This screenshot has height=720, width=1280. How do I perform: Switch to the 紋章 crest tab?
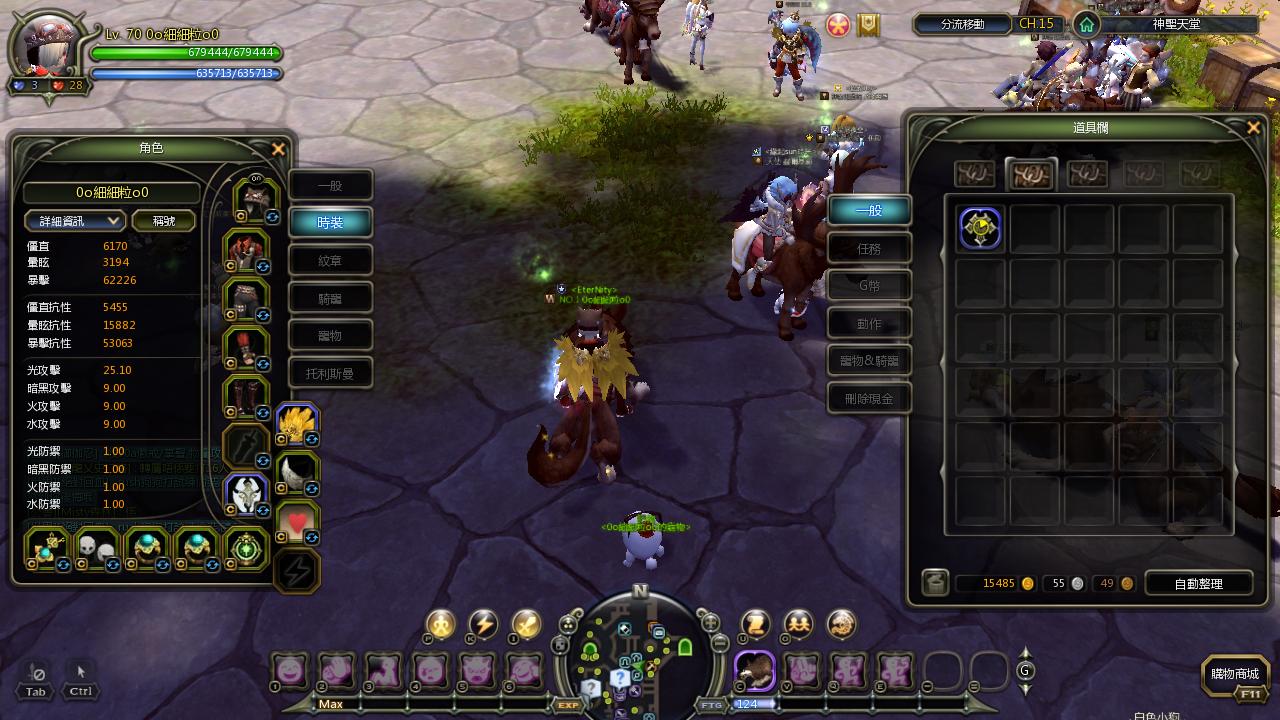pos(330,261)
